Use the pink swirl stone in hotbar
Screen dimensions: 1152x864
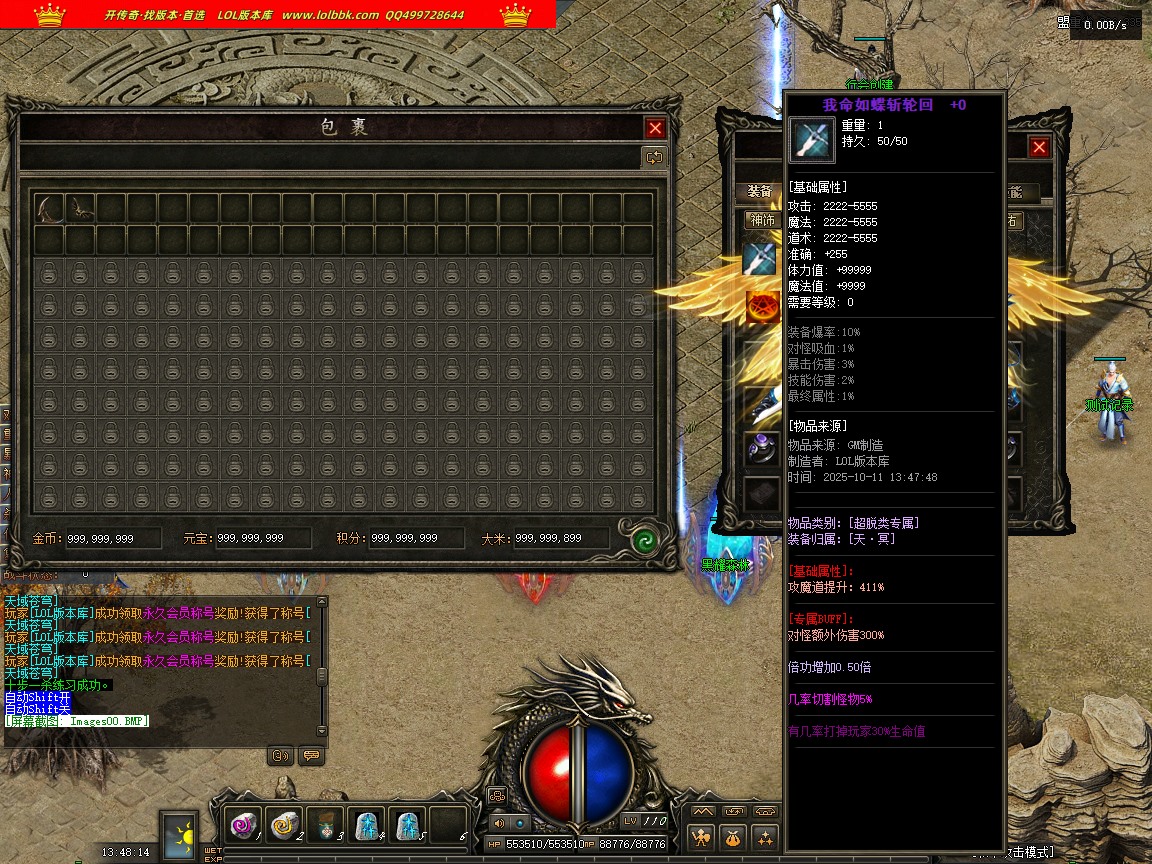pos(243,826)
